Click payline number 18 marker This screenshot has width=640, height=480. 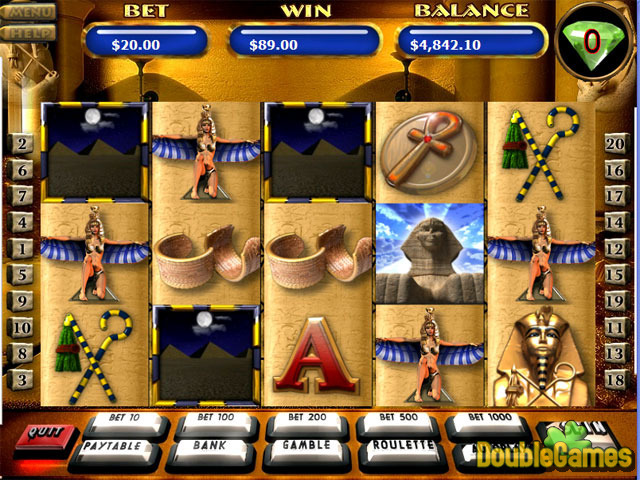tap(617, 378)
